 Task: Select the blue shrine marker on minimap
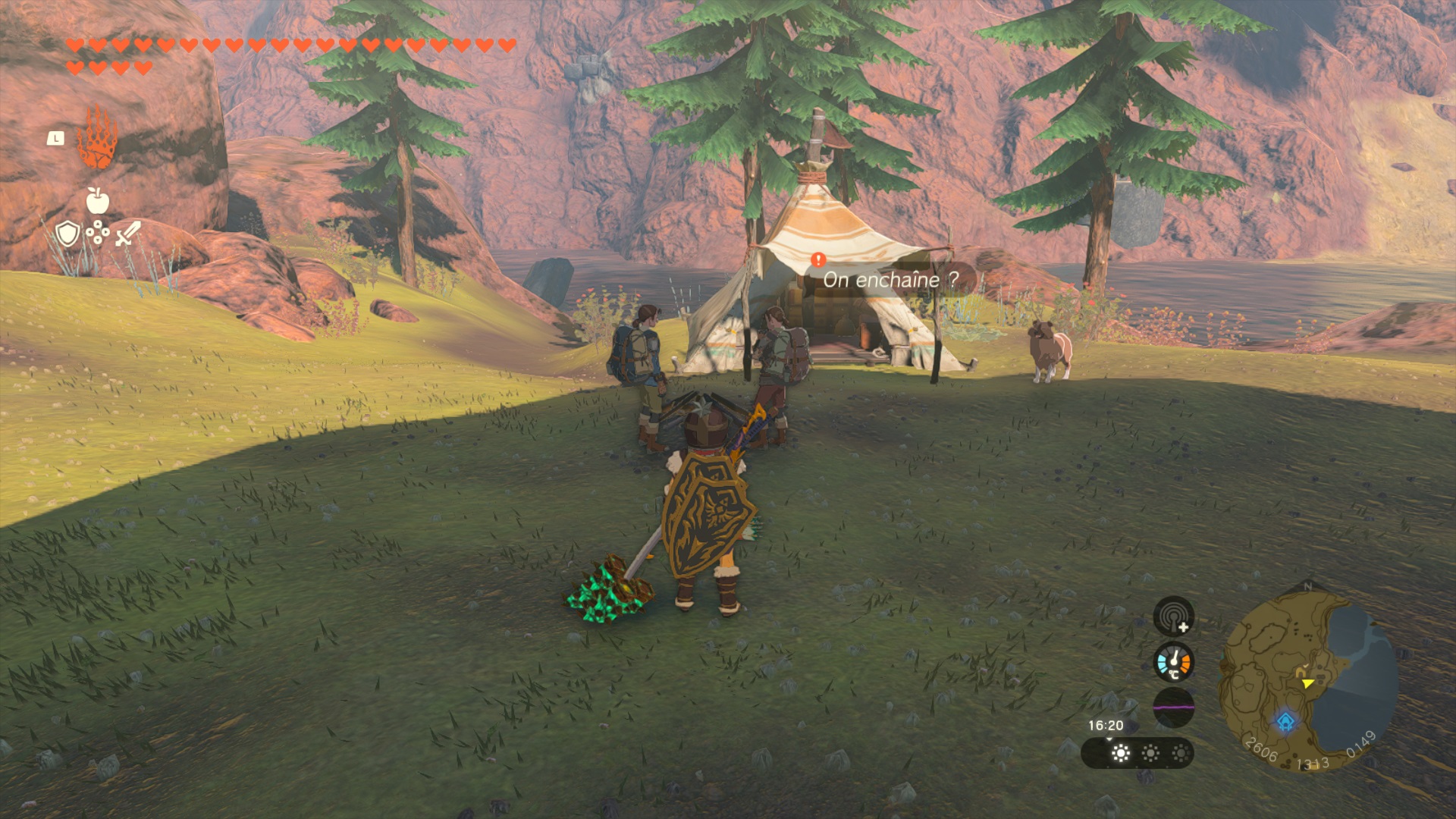(x=1285, y=721)
